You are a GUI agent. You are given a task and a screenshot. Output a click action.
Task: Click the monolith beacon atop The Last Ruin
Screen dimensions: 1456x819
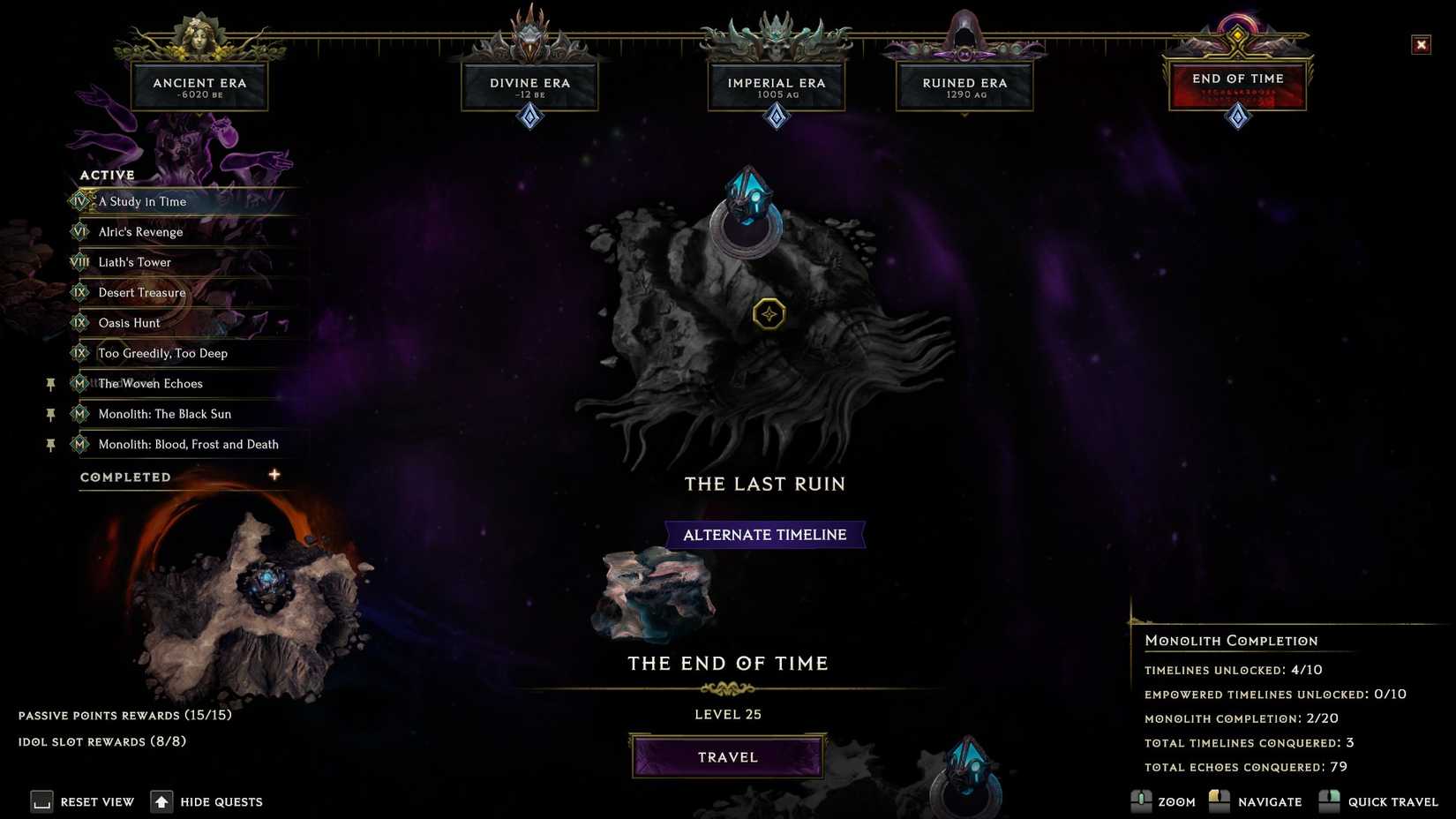pos(748,212)
